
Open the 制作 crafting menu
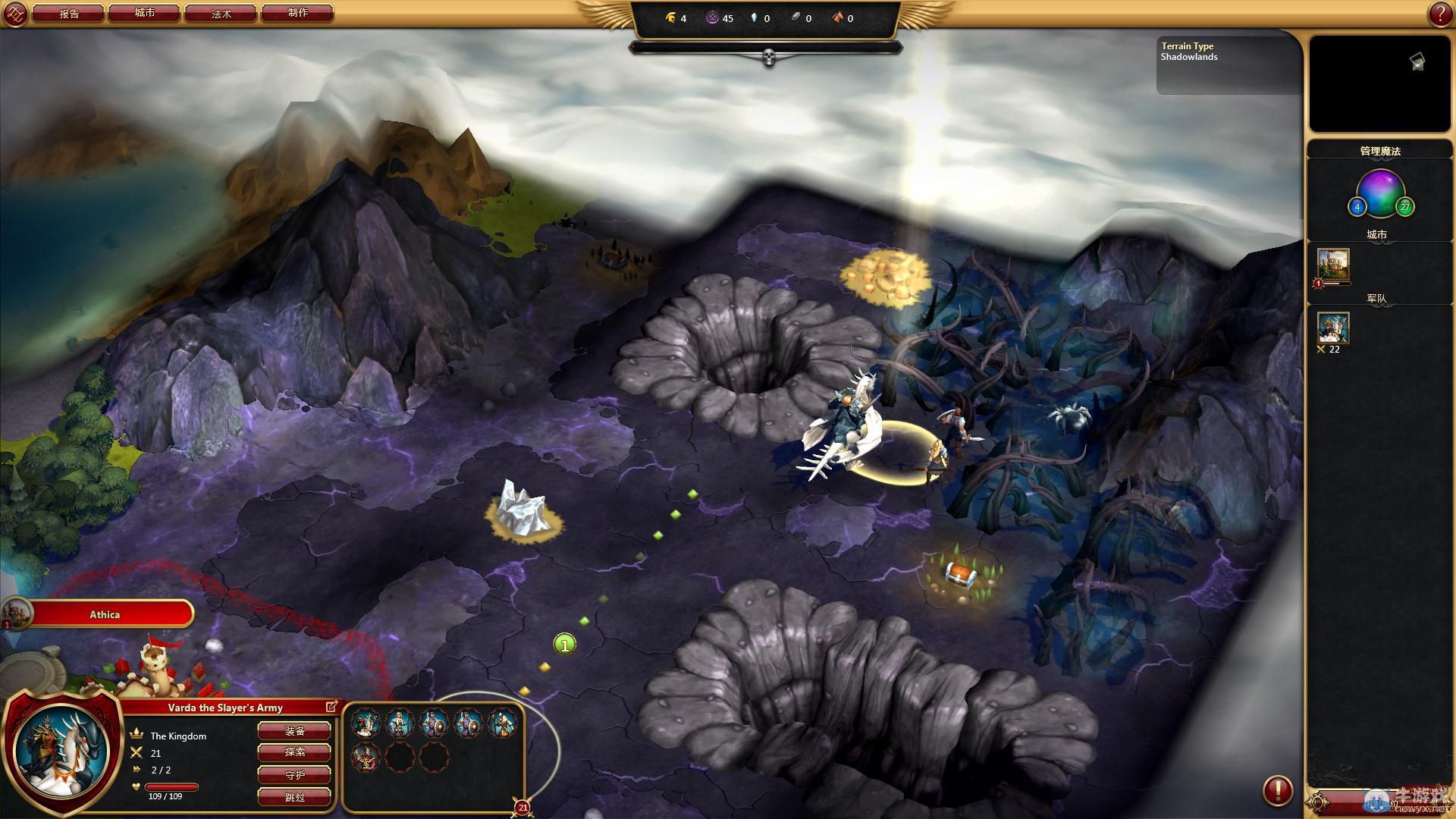pos(297,13)
